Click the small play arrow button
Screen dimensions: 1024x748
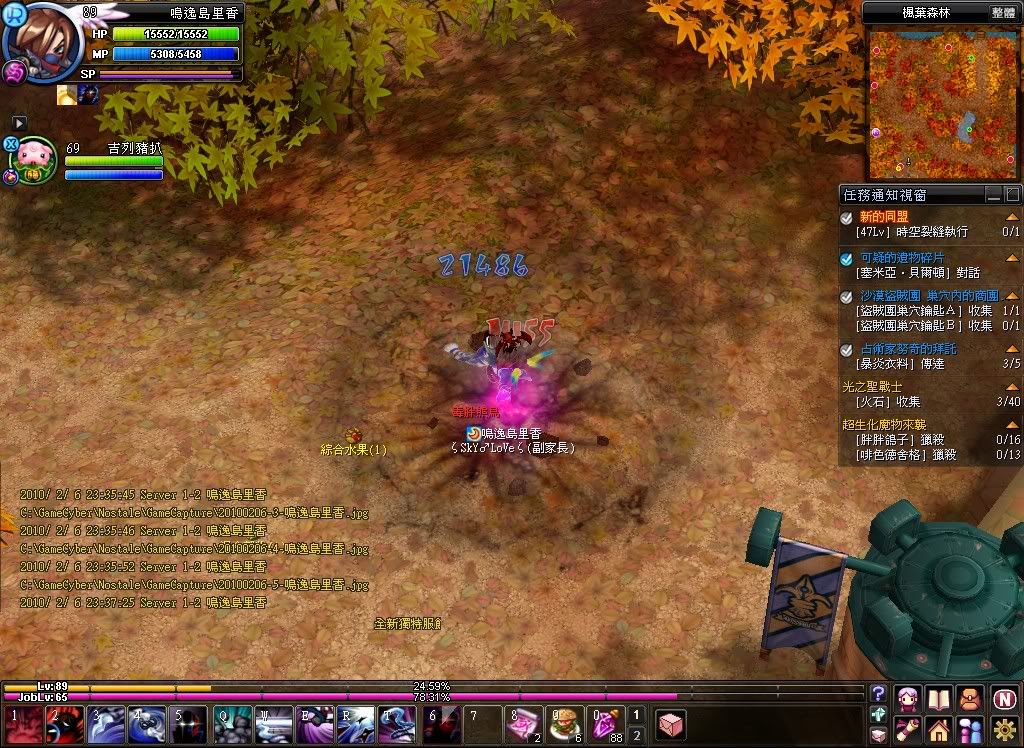pyautogui.click(x=19, y=122)
